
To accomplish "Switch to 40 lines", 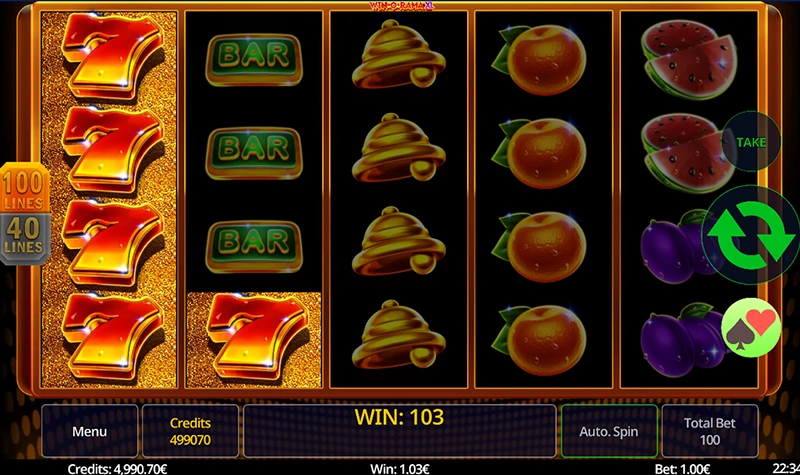I will [x=21, y=237].
